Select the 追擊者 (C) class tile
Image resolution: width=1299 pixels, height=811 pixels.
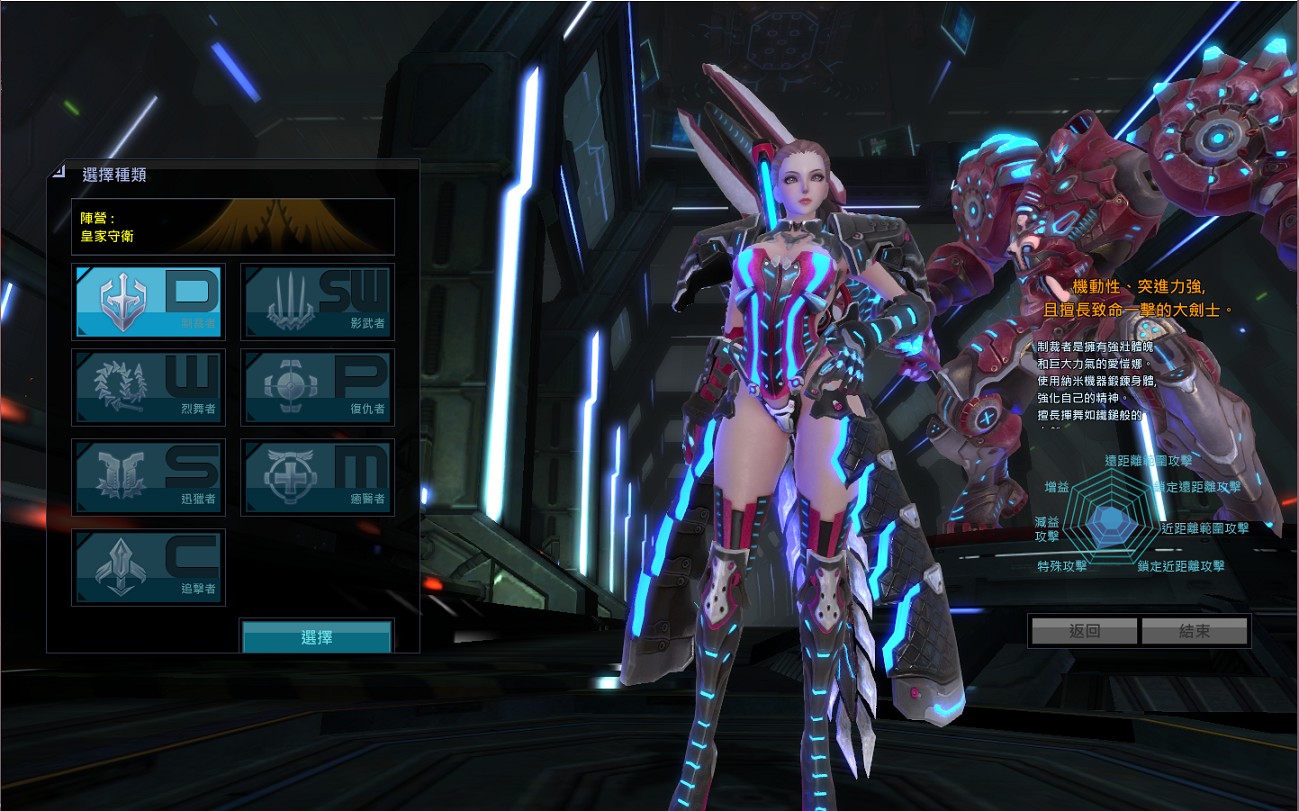(149, 567)
